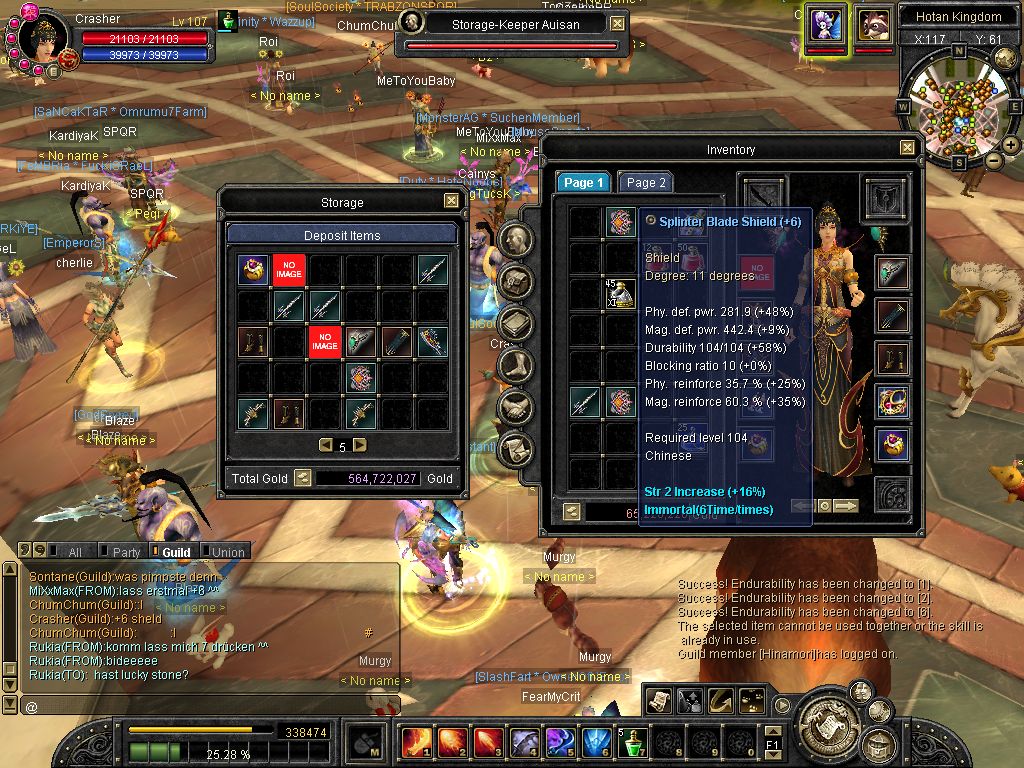This screenshot has width=1024, height=768.
Task: Go to the next storage page
Action: coord(360,446)
